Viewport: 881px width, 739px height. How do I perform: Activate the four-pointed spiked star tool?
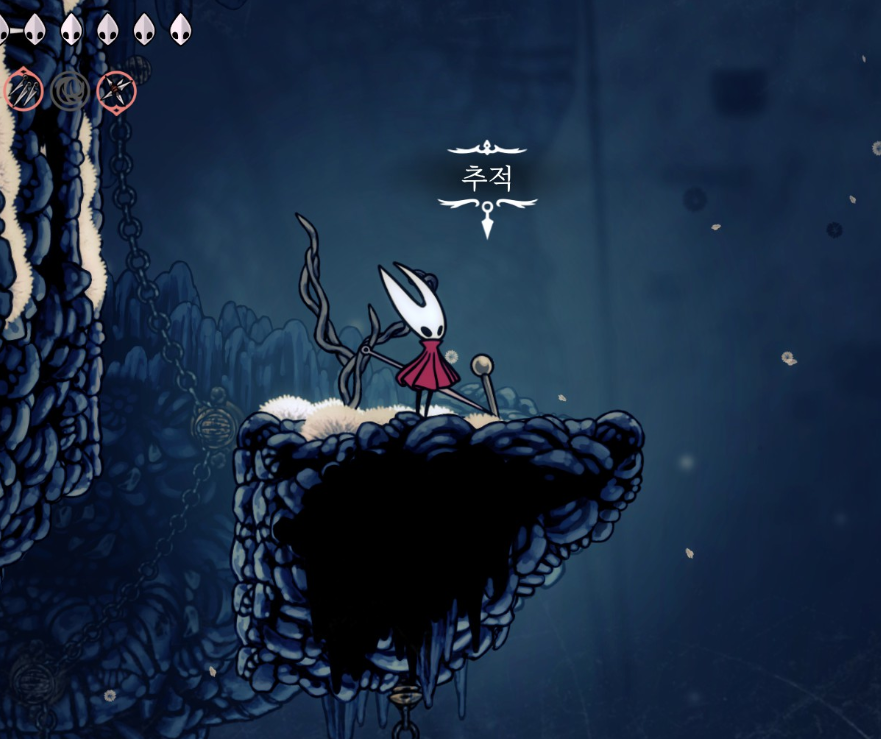[116, 92]
